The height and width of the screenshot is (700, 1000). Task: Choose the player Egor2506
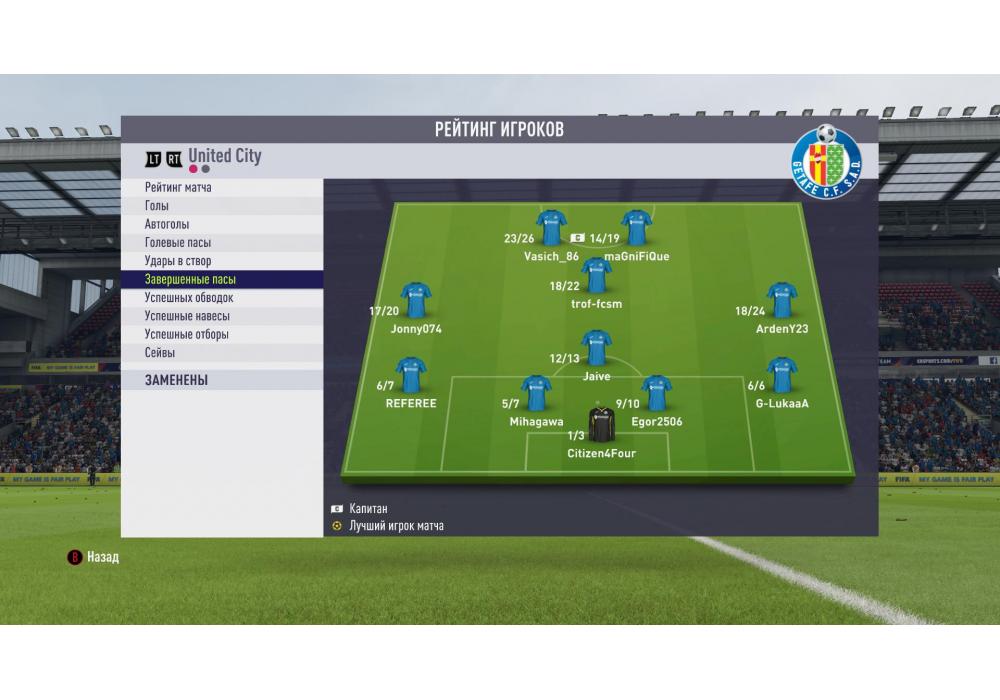[656, 393]
